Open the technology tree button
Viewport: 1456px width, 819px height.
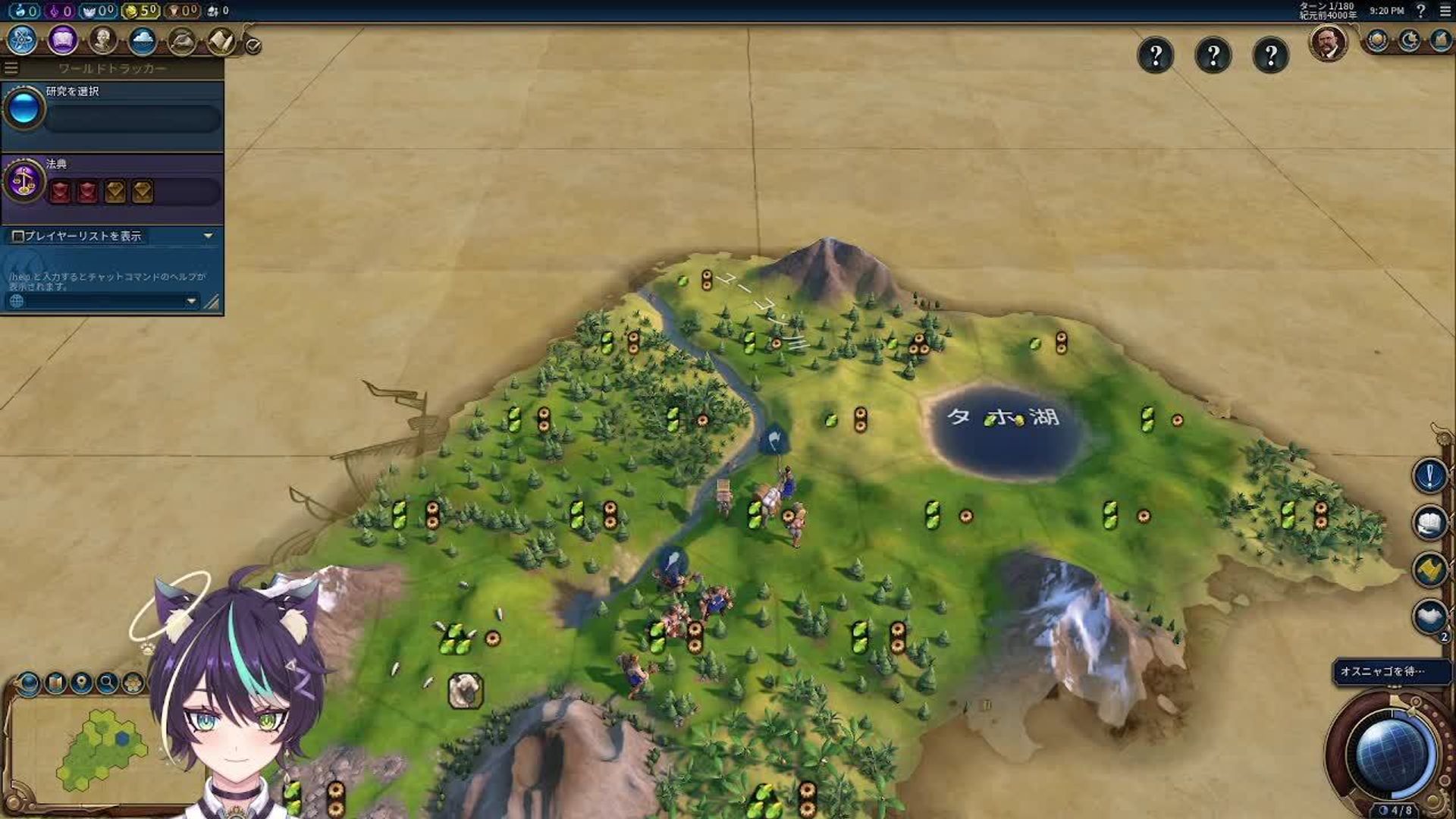(x=23, y=39)
